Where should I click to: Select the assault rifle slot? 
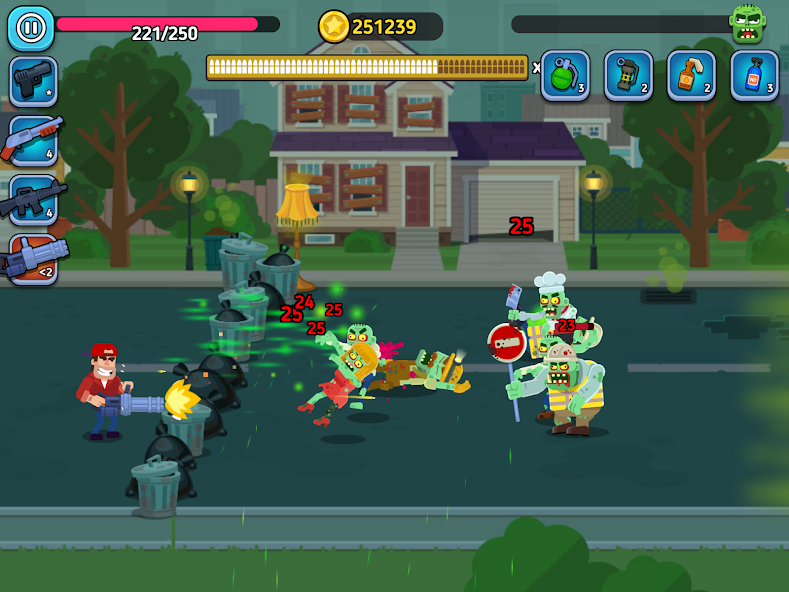[33, 199]
